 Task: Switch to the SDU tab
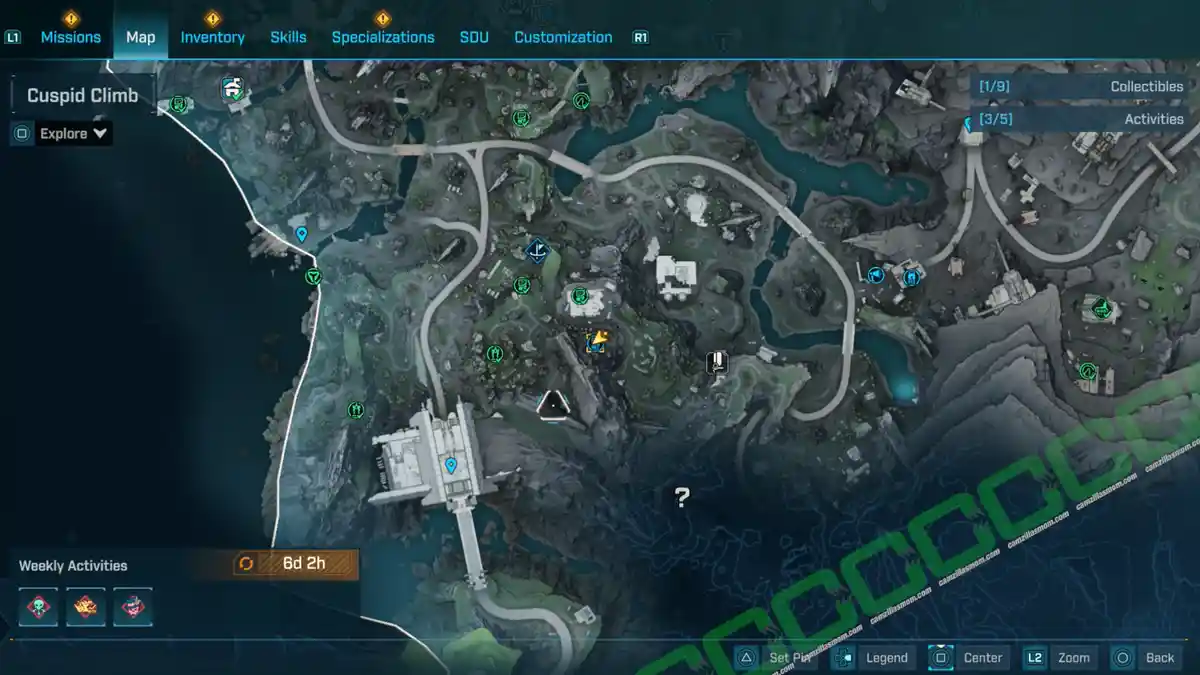[474, 37]
